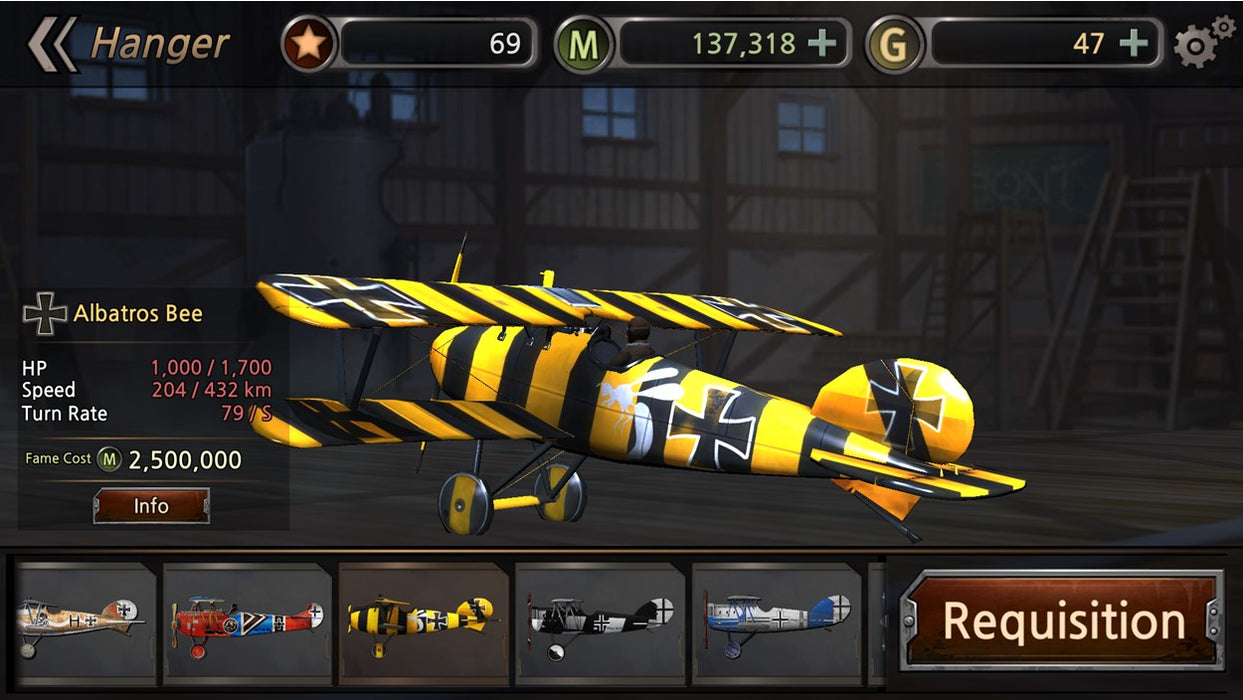
Task: Choose the blue-tailed white plane thumbnail
Action: 777,622
